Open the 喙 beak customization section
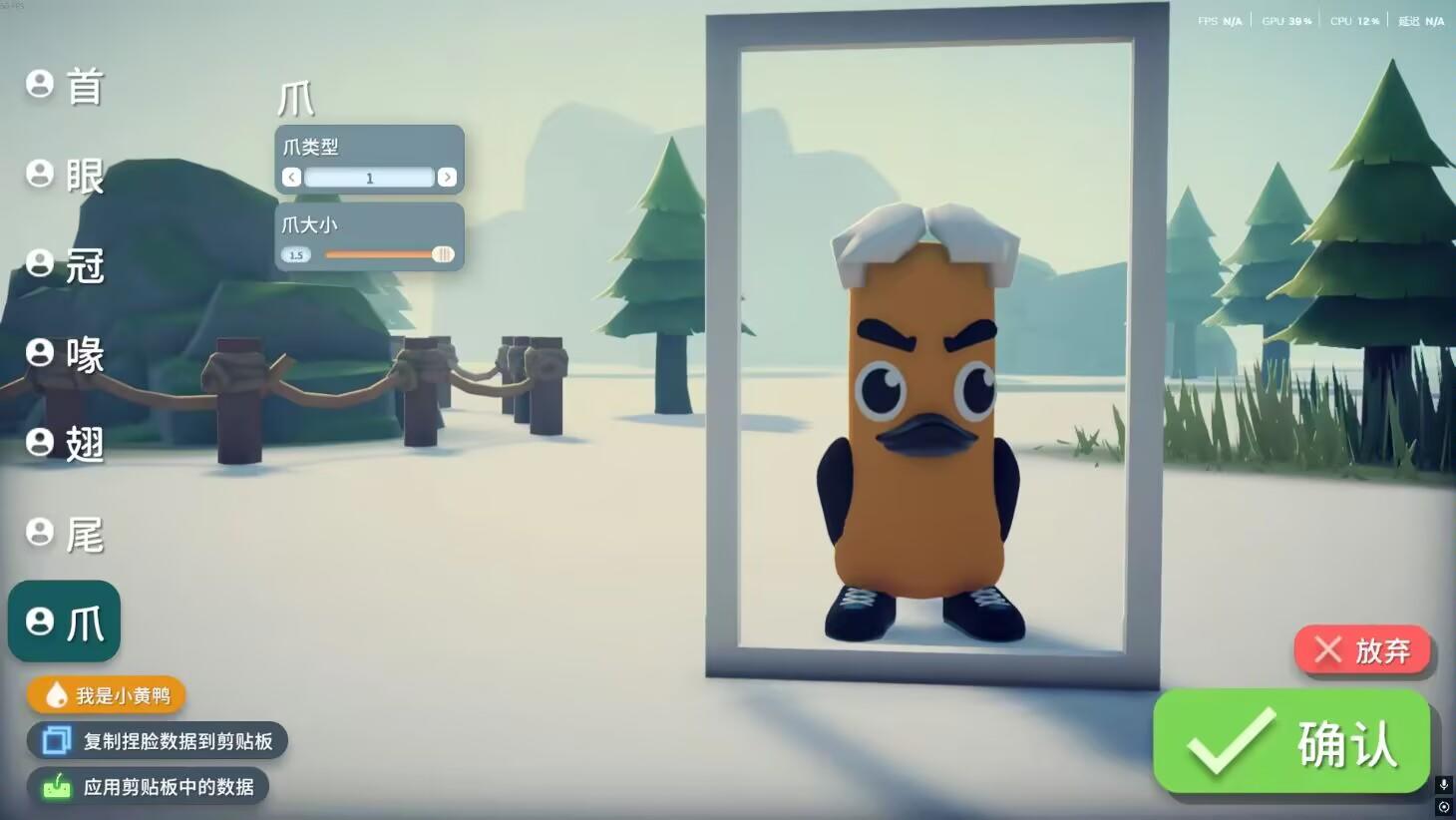The image size is (1456, 820). point(64,355)
